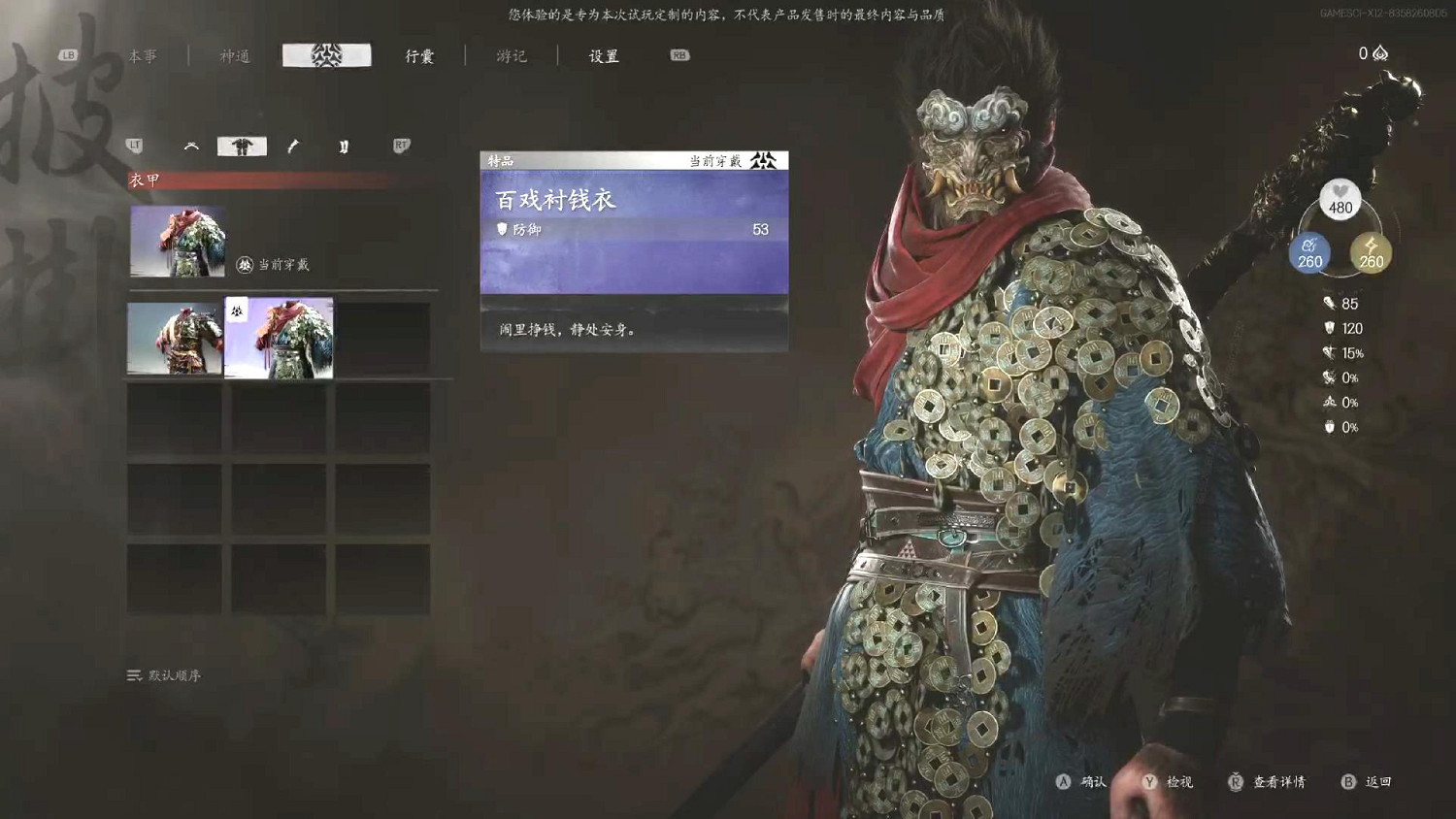1456x819 pixels.
Task: Select the chest armor equipment slot icon
Action: (241, 145)
